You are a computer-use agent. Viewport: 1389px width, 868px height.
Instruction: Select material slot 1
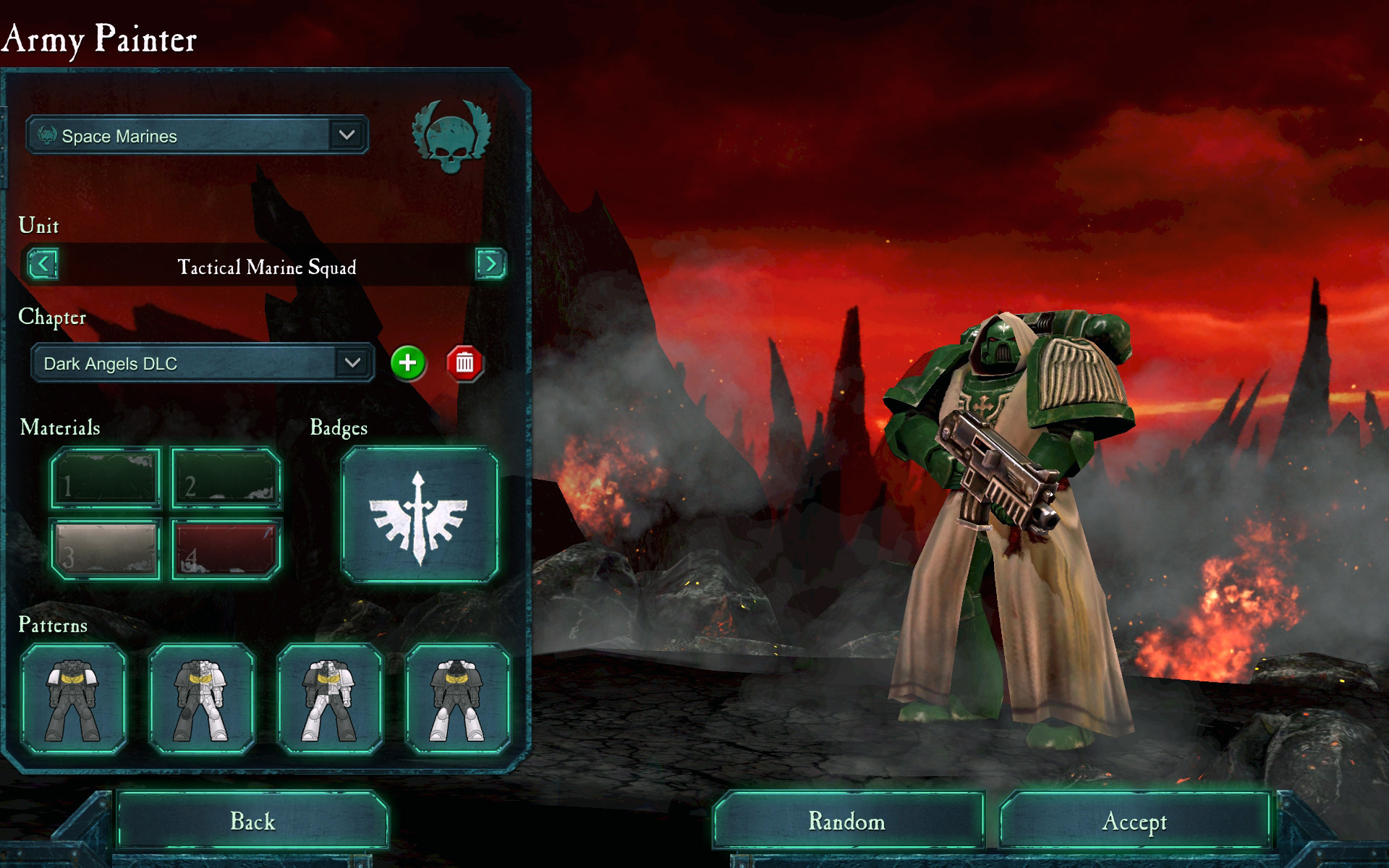click(104, 477)
